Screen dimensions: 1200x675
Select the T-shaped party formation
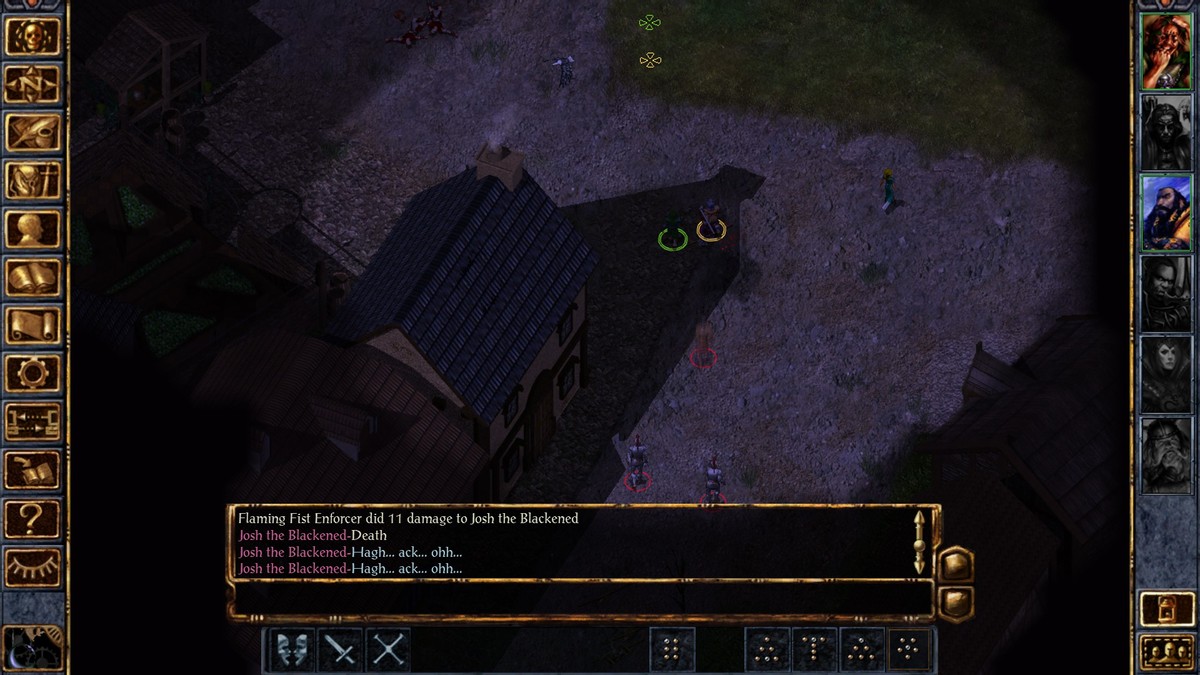815,650
